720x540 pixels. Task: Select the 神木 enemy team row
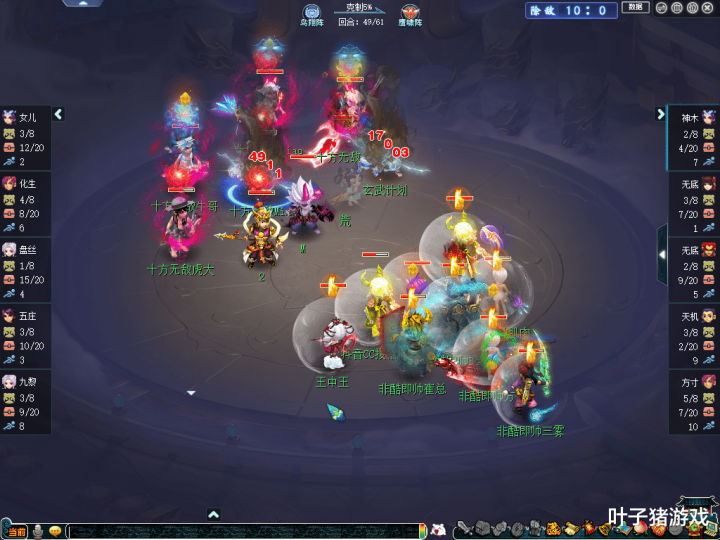[x=694, y=138]
